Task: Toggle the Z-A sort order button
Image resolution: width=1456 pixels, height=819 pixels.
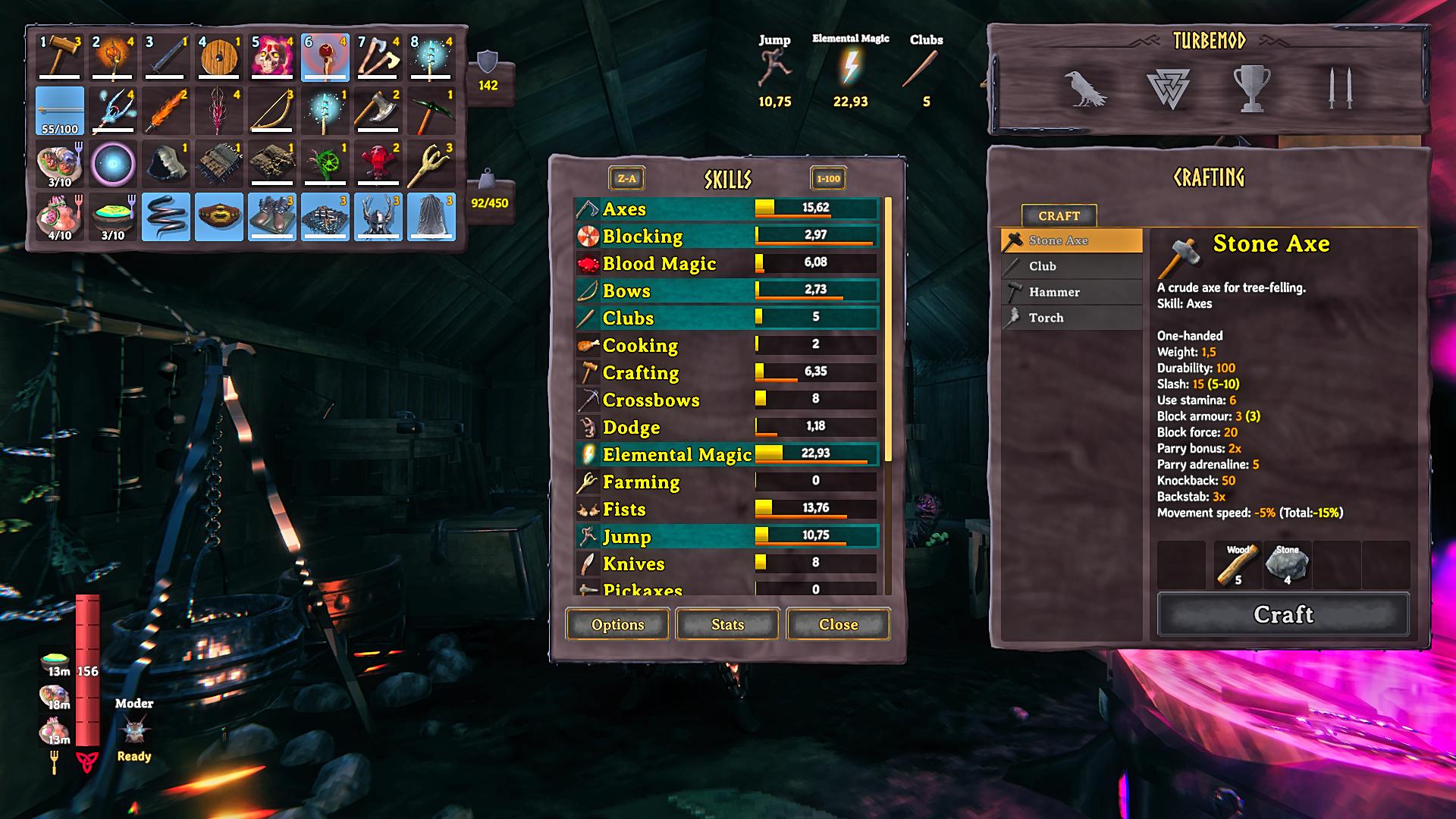Action: tap(626, 179)
